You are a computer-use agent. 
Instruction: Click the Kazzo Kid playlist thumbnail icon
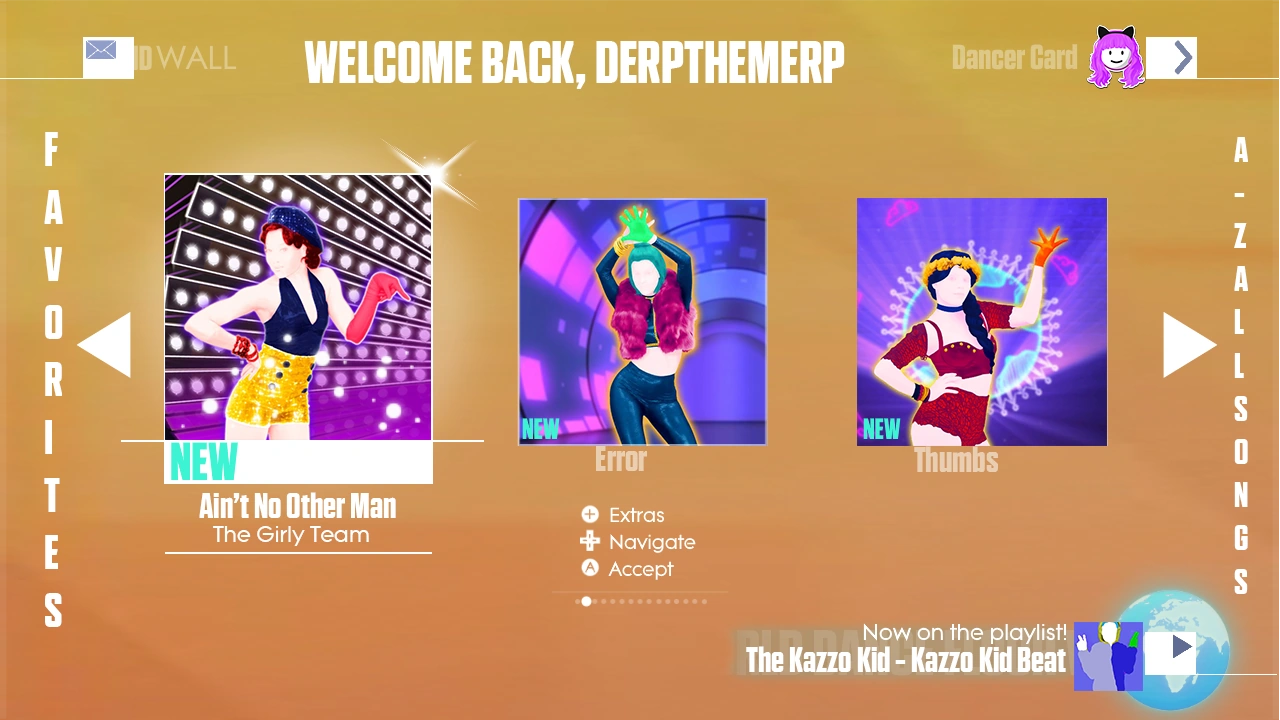(1108, 656)
